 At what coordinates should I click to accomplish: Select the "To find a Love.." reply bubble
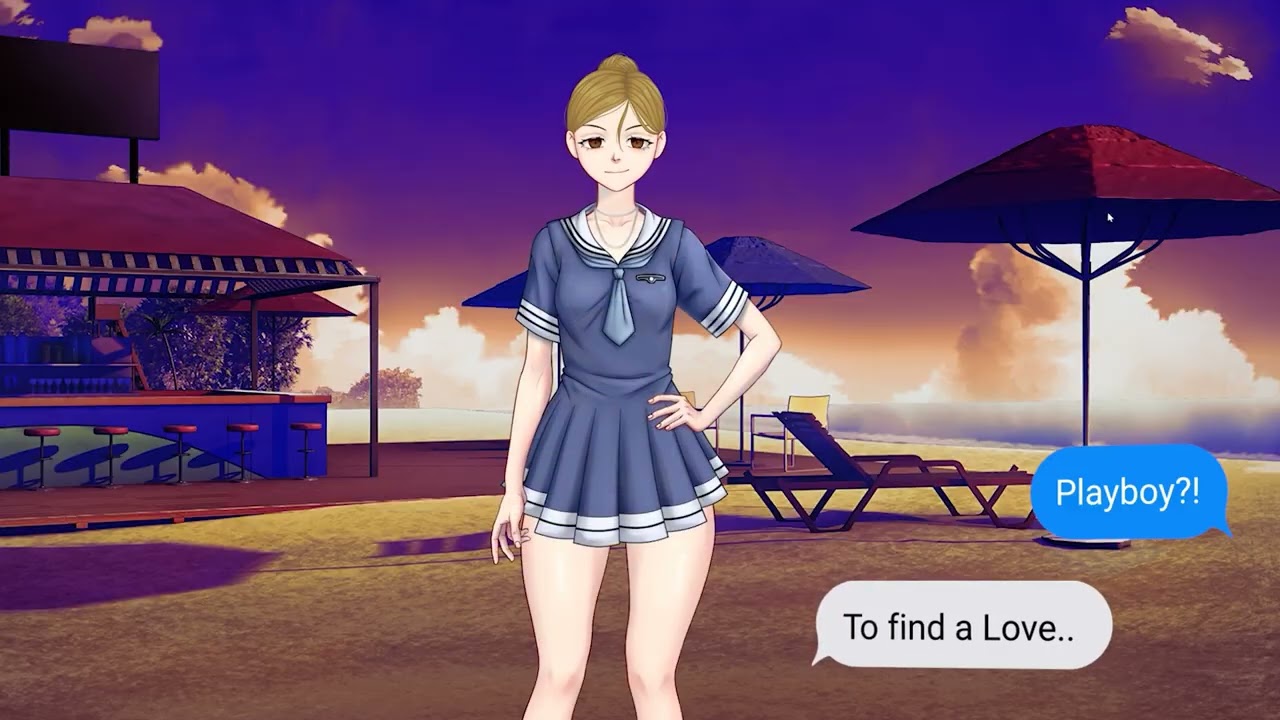pos(960,626)
